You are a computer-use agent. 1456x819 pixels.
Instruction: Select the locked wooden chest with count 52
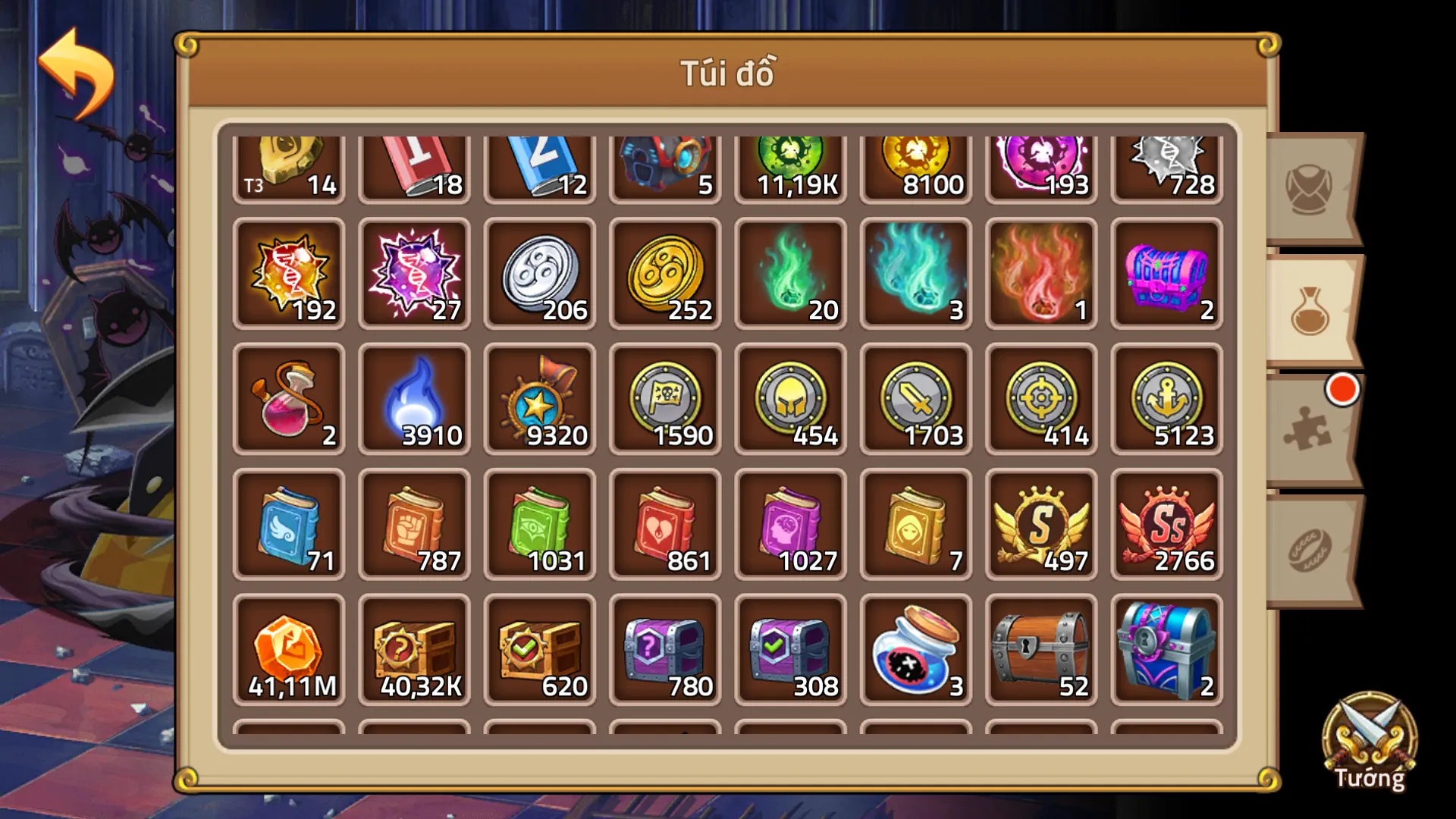pyautogui.click(x=1040, y=648)
